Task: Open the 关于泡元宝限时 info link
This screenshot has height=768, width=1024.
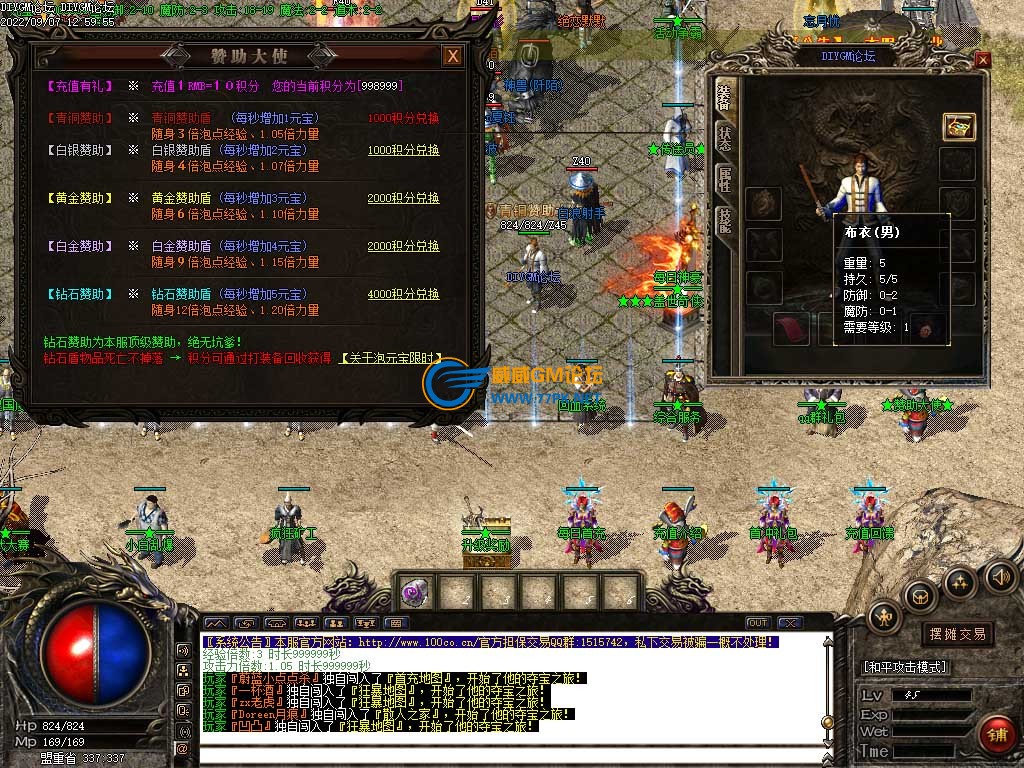Action: (x=391, y=357)
